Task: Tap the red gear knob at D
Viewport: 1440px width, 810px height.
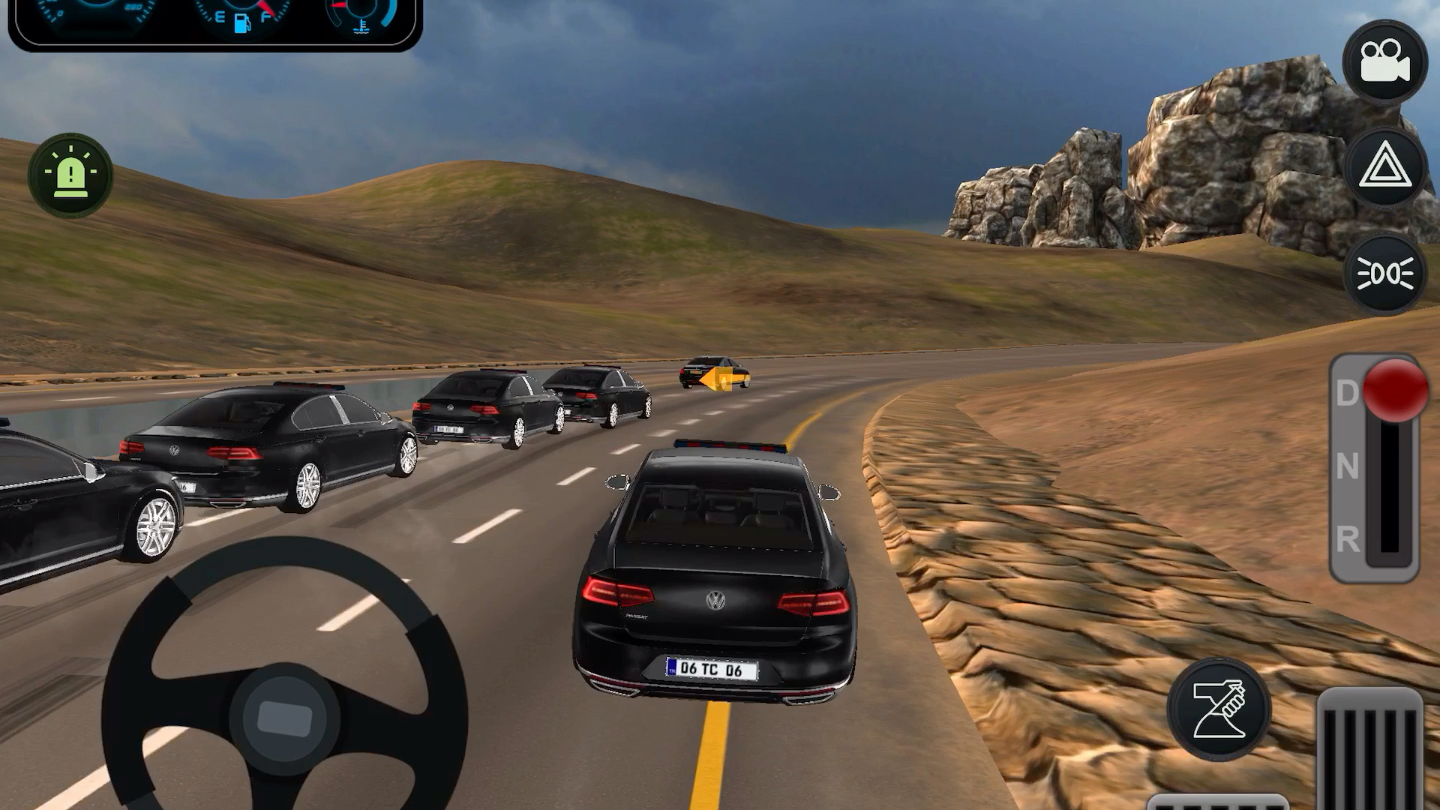Action: click(x=1395, y=390)
